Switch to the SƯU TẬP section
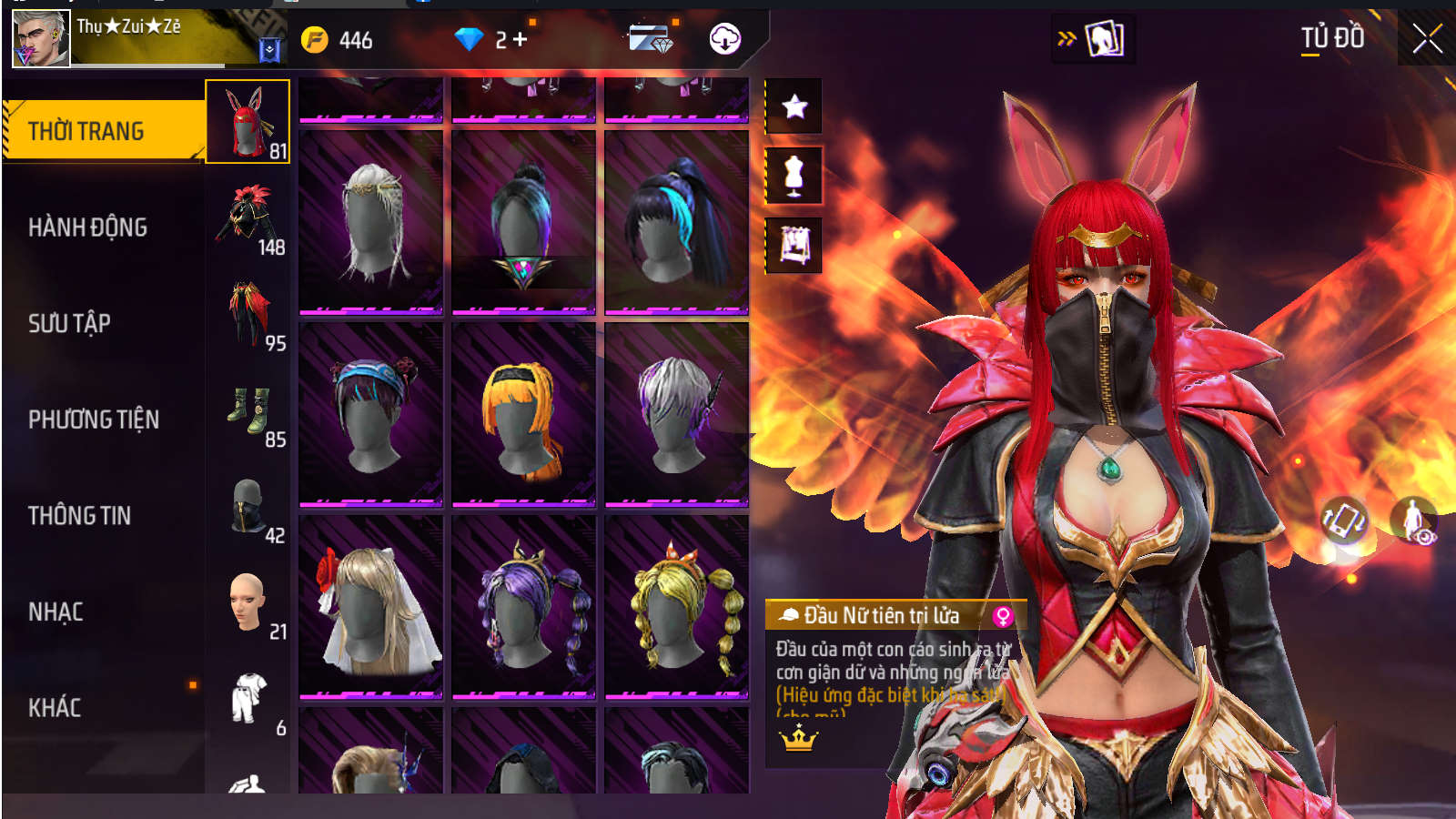The height and width of the screenshot is (819, 1456). [69, 323]
